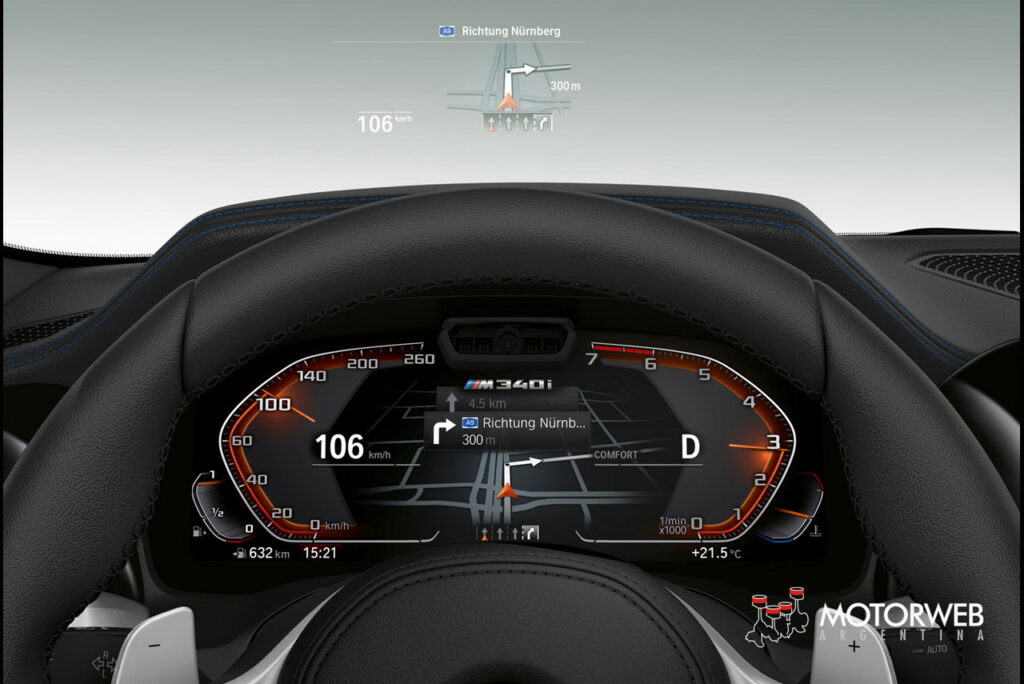Select the Richtung Nürnb... turn instruction banner
Image resolution: width=1024 pixels, height=684 pixels.
[507, 431]
